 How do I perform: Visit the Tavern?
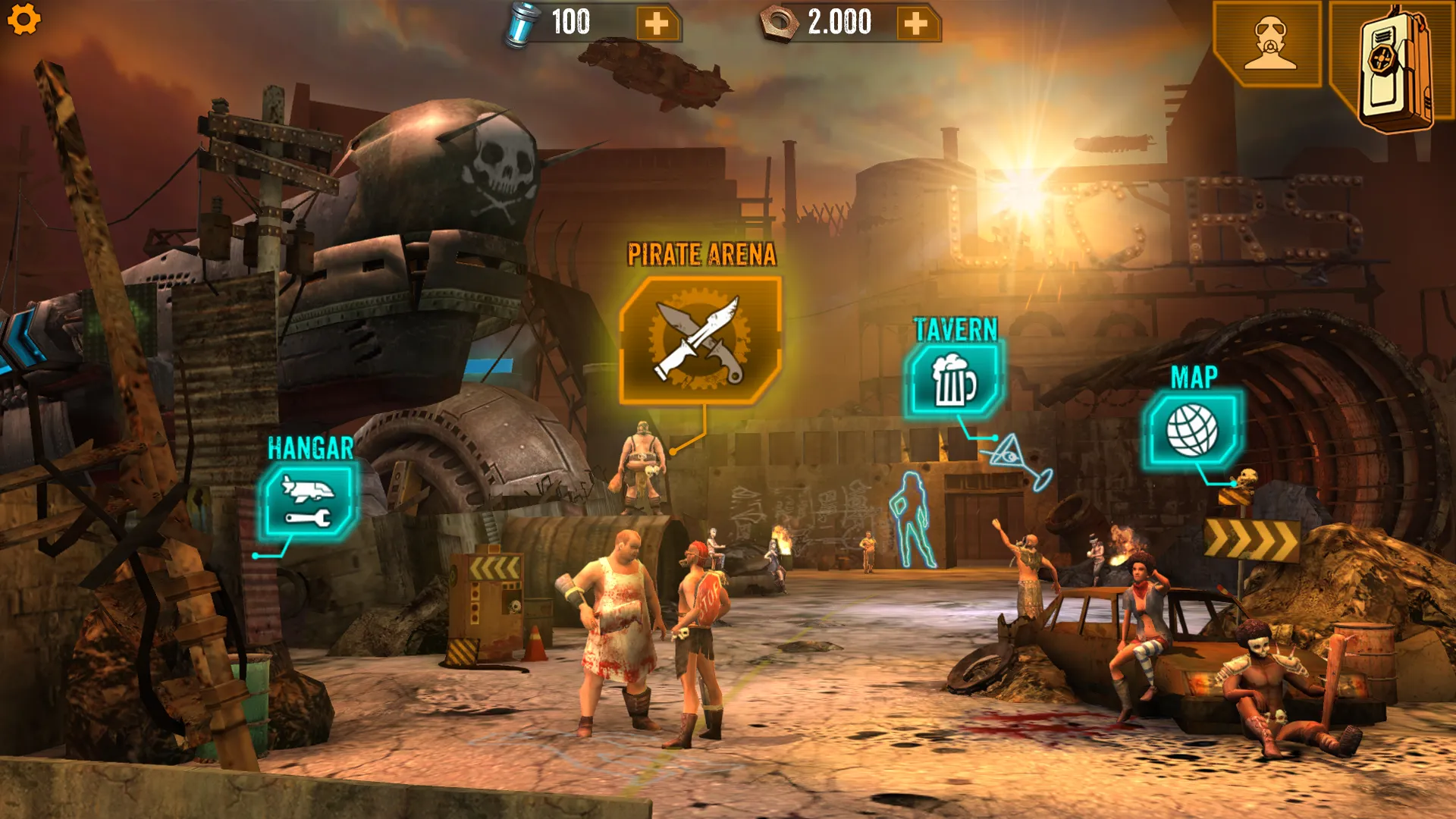pyautogui.click(x=953, y=380)
